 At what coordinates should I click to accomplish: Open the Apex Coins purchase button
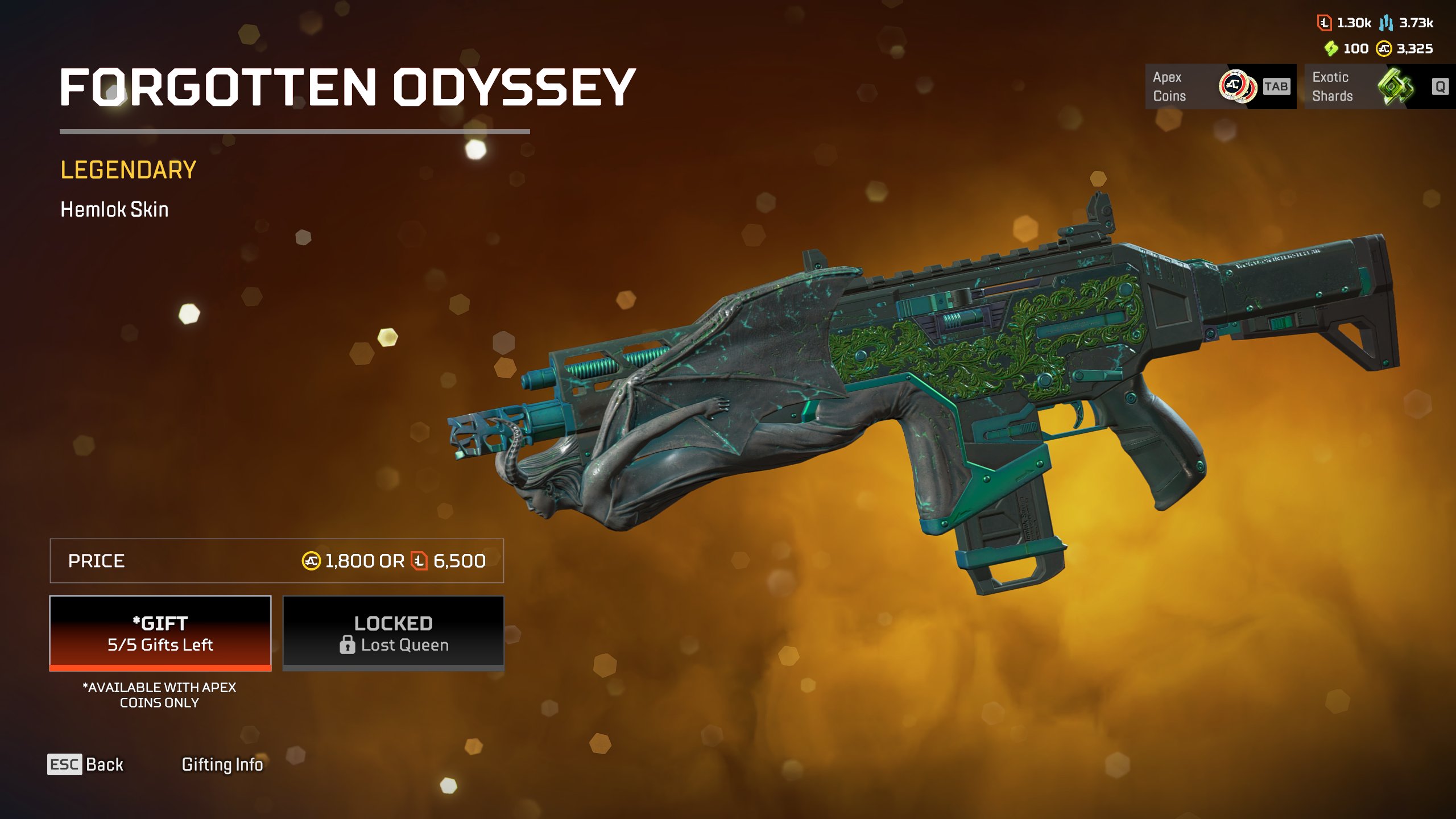pyautogui.click(x=1220, y=86)
